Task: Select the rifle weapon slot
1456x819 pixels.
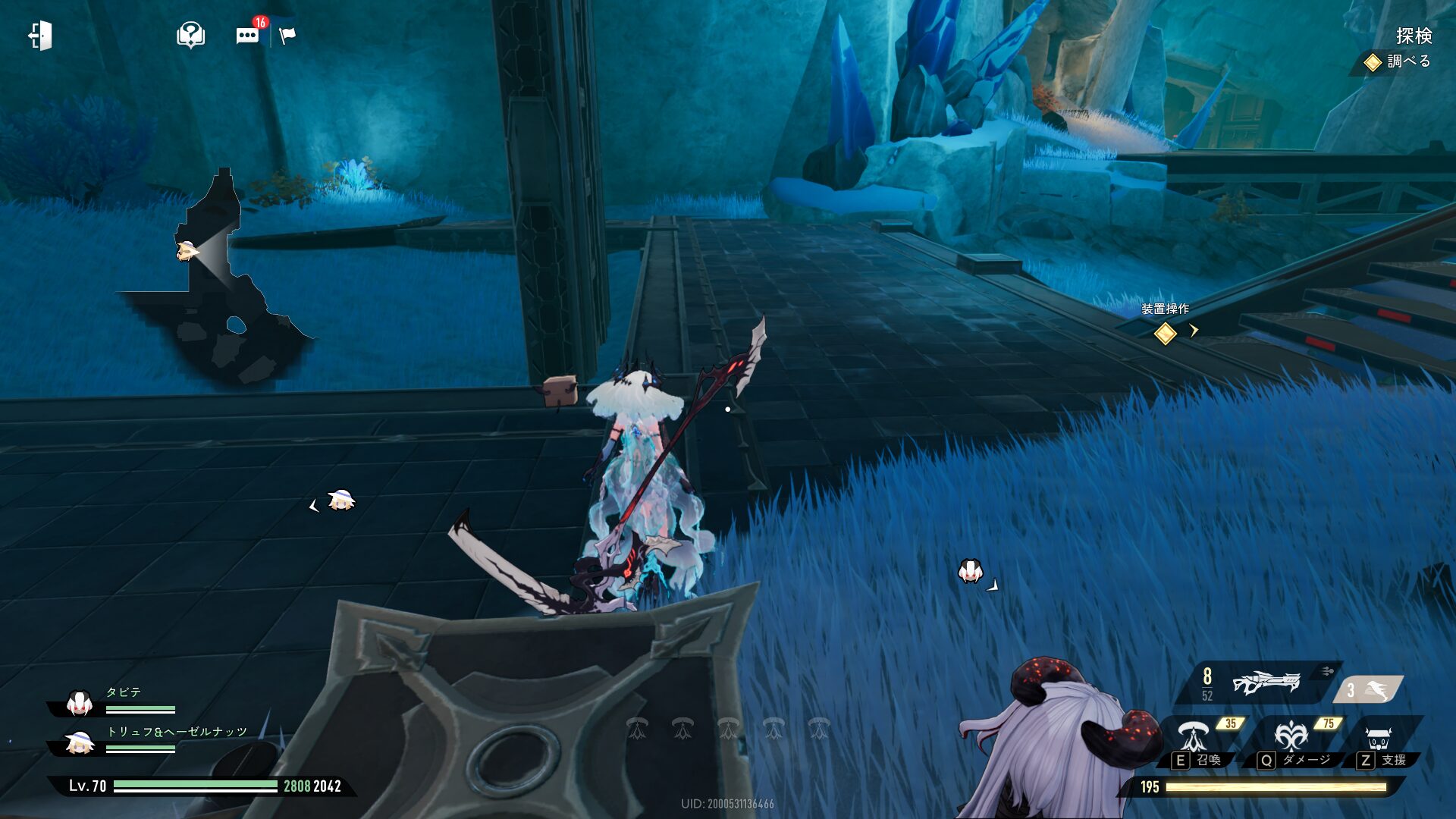Action: point(1265,683)
